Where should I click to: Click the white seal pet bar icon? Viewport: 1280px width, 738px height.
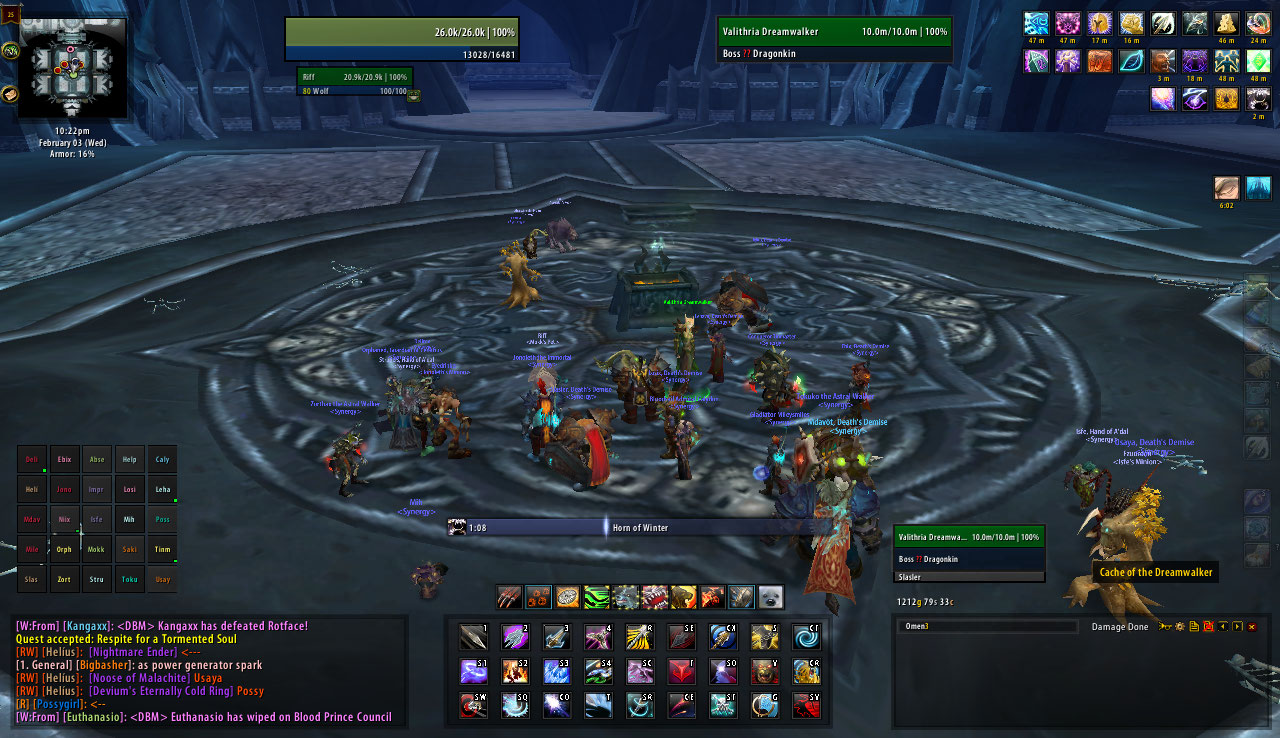[x=770, y=597]
